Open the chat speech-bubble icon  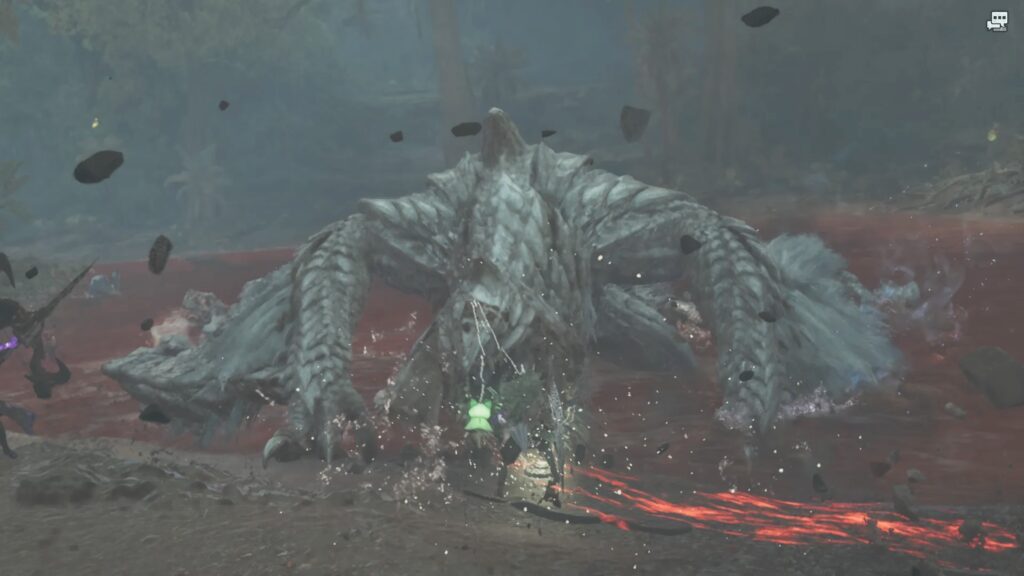(x=997, y=20)
